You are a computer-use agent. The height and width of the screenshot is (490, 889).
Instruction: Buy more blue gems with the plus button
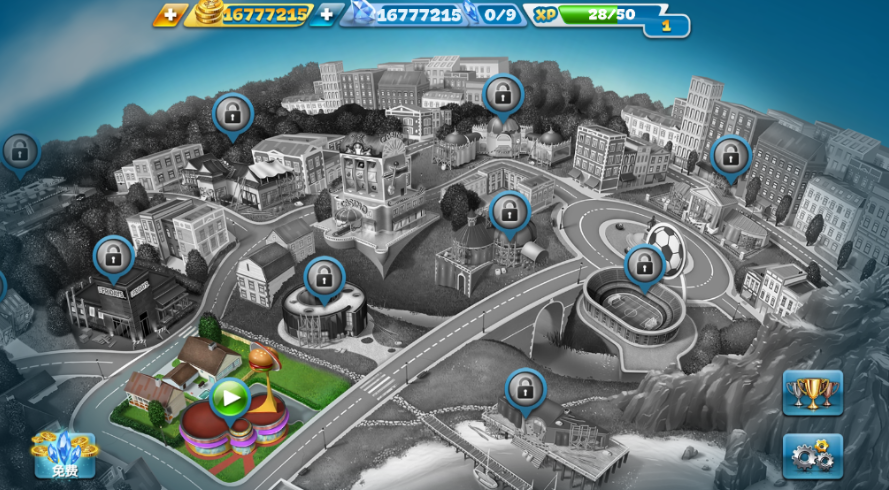[x=326, y=15]
